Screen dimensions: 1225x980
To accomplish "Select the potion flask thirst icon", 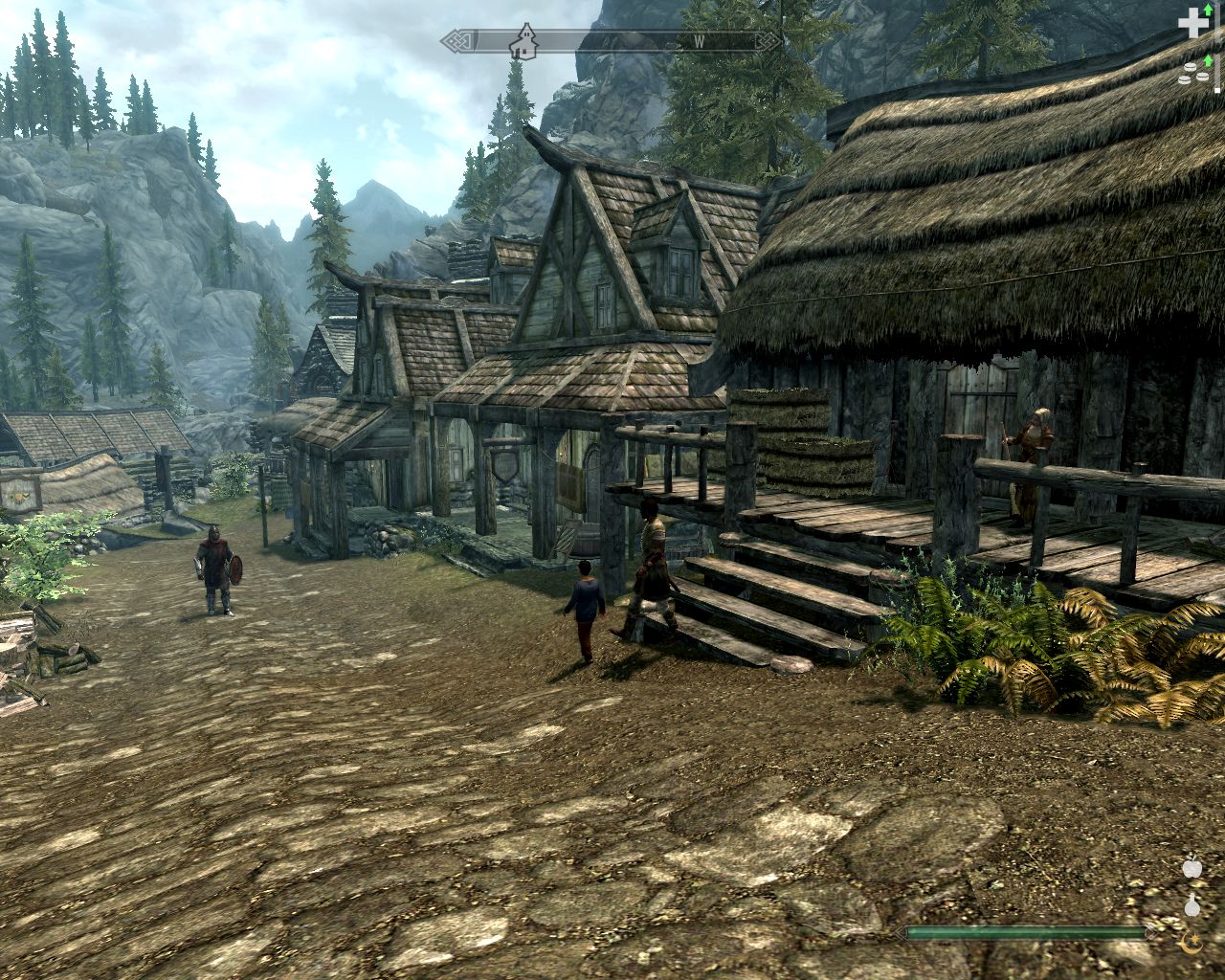I will (x=1192, y=904).
